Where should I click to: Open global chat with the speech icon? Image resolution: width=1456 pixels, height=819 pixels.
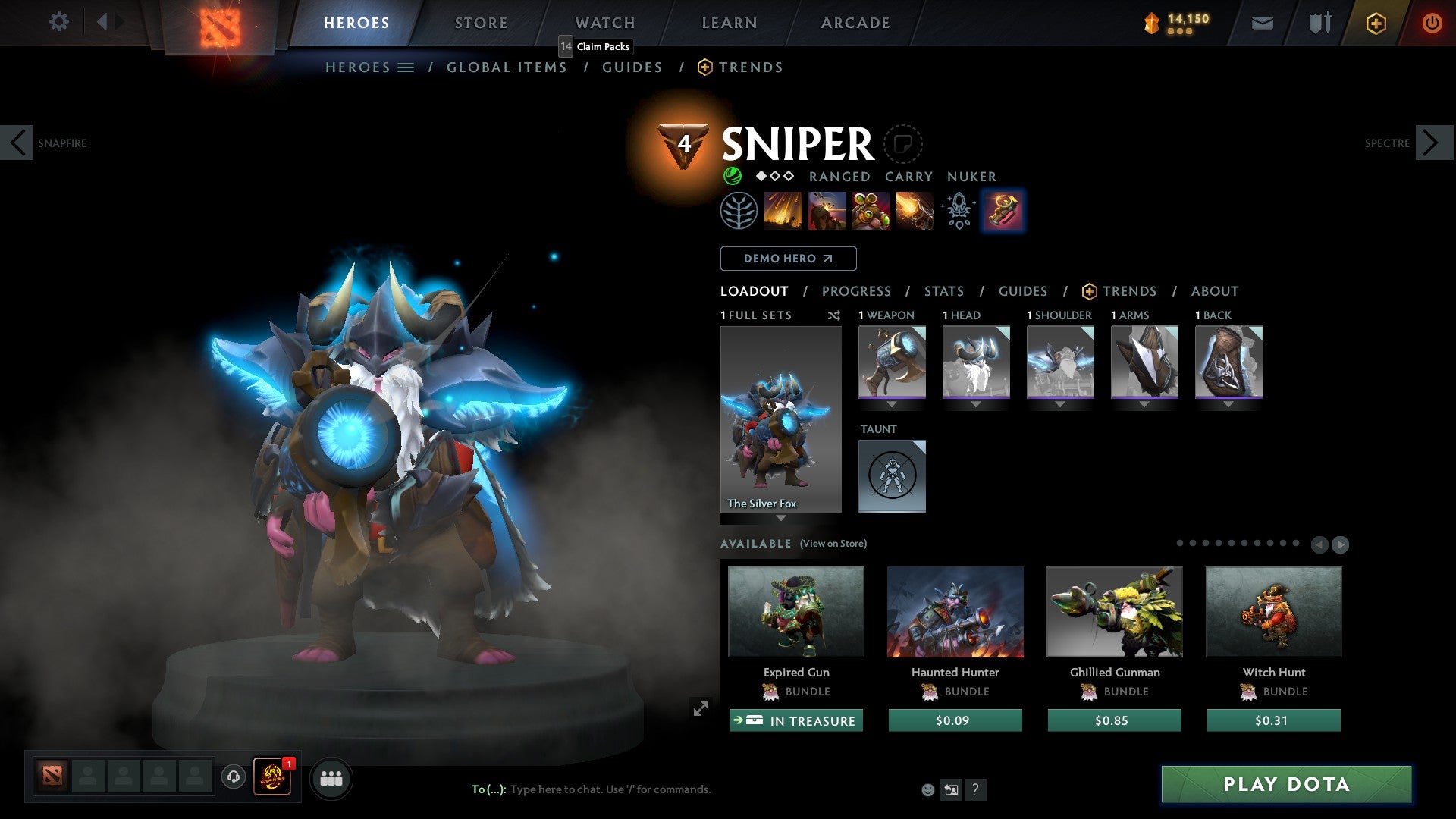[x=234, y=777]
